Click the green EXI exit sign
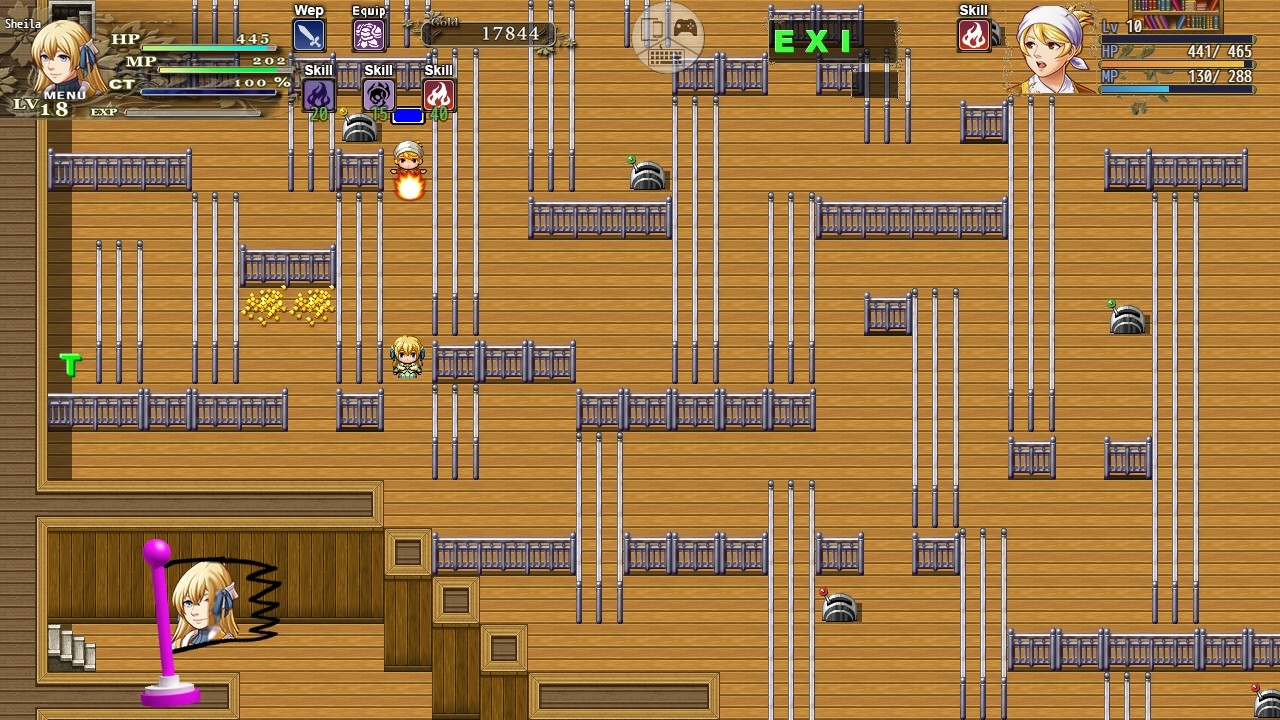The height and width of the screenshot is (720, 1280). pyautogui.click(x=812, y=43)
